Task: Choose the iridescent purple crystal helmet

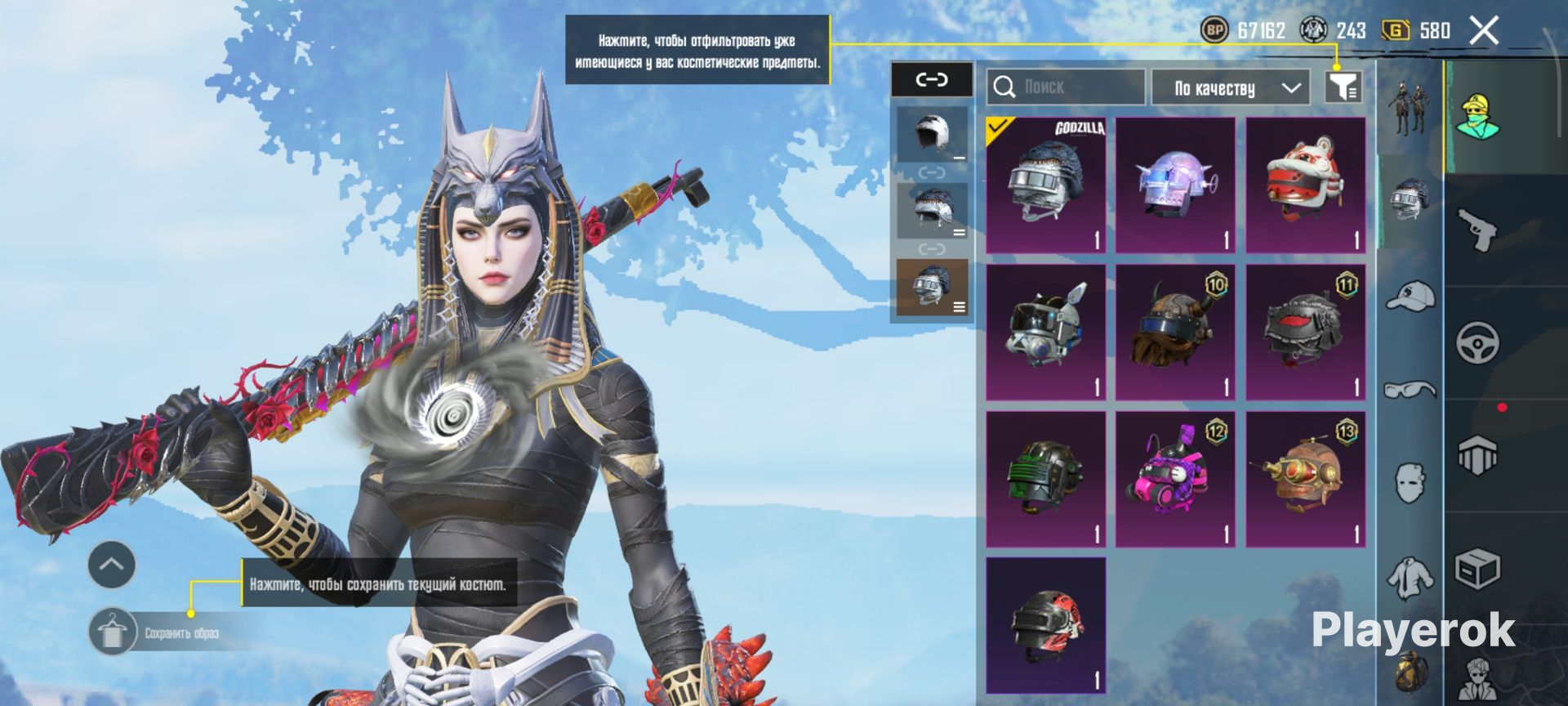Action: pos(1175,185)
